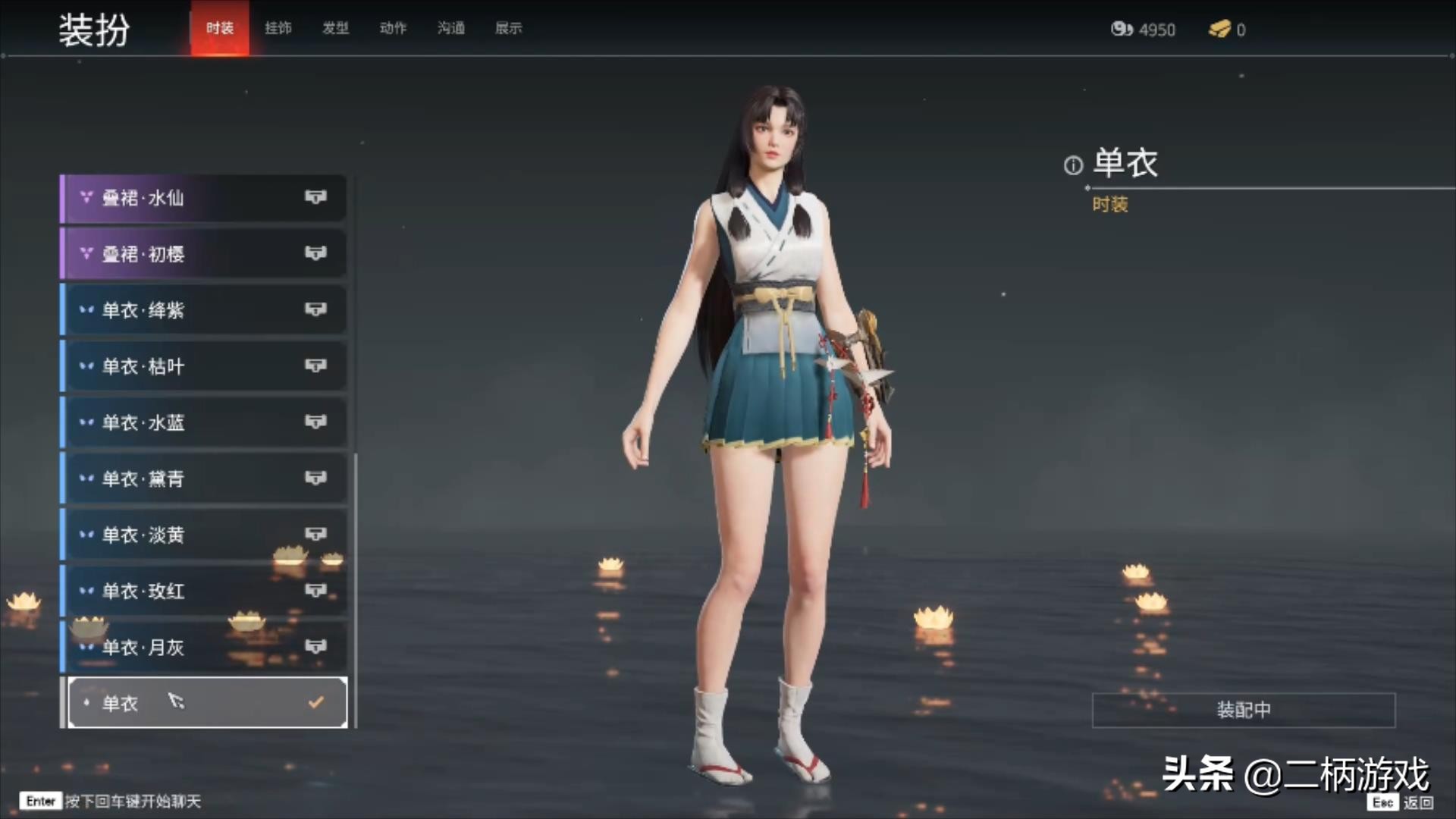Screen dimensions: 1456x819
Task: Open the info icon beside 单衣 title
Action: click(1073, 165)
